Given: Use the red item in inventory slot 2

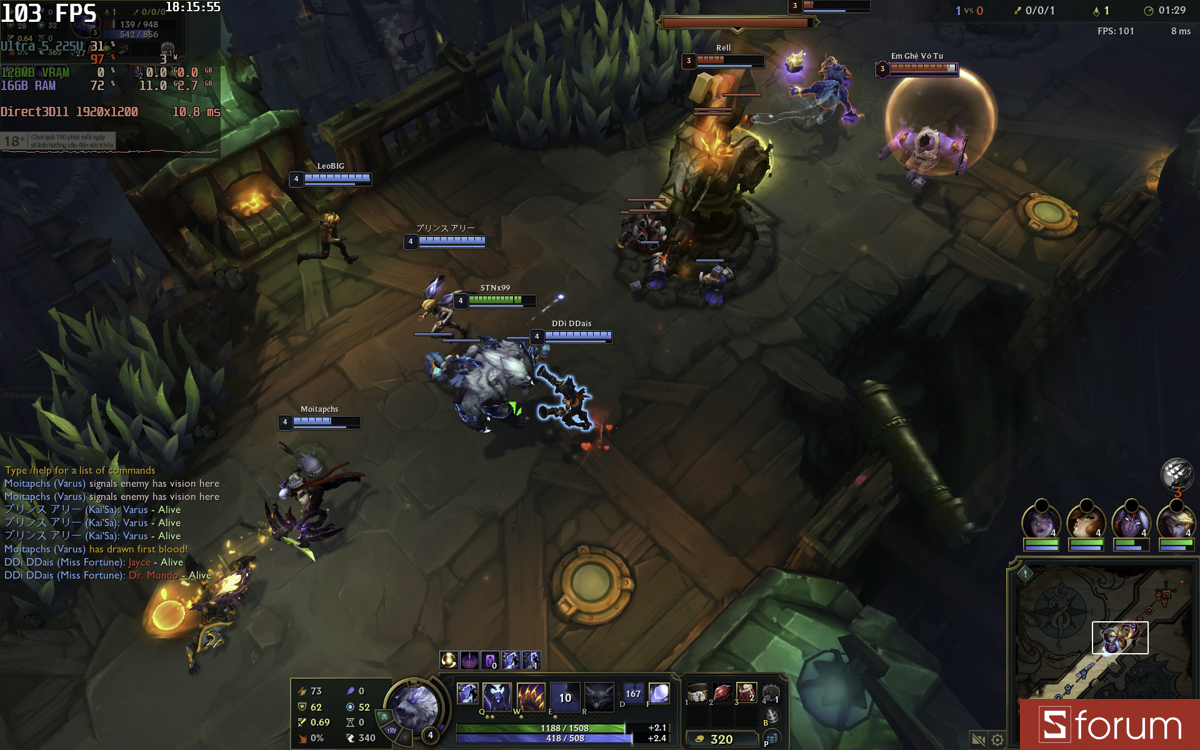Looking at the screenshot, I should coord(721,693).
